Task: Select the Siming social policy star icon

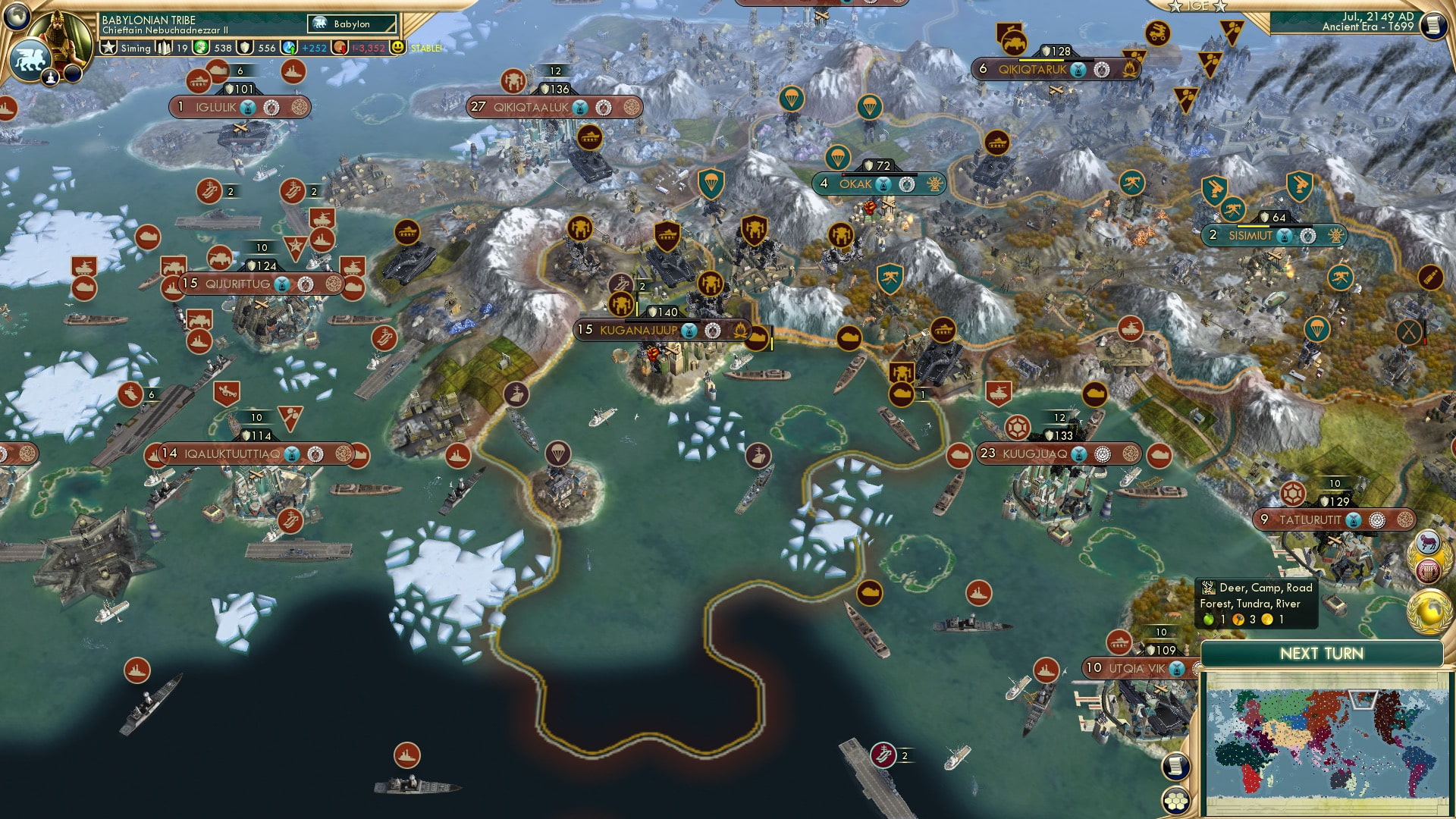Action: [108, 48]
